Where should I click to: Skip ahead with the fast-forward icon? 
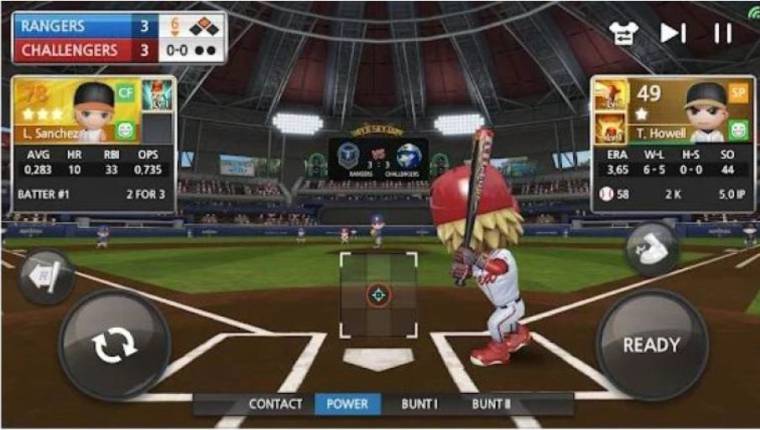coord(673,33)
